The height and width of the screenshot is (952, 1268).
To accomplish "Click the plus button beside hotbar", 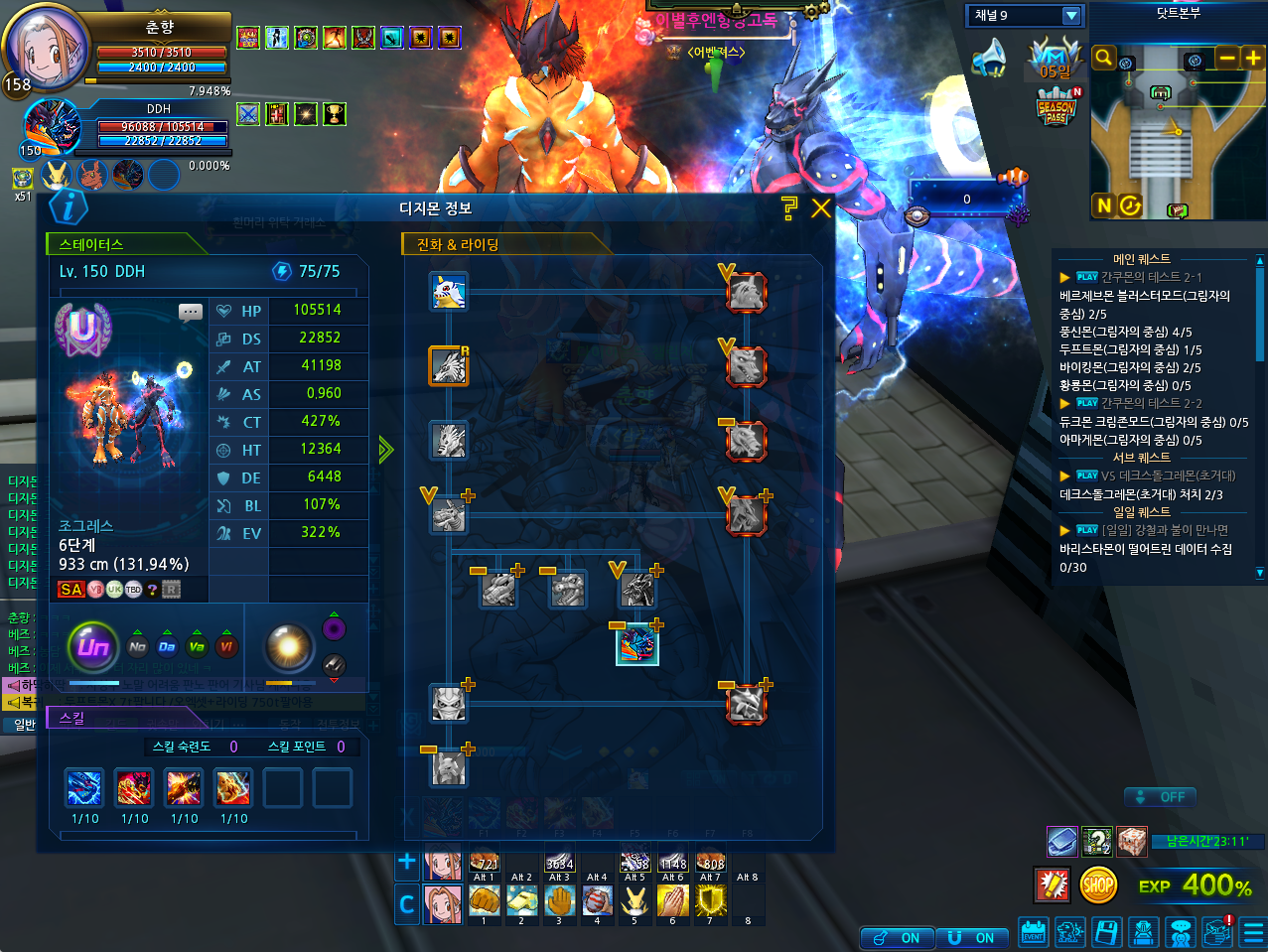I will (406, 863).
